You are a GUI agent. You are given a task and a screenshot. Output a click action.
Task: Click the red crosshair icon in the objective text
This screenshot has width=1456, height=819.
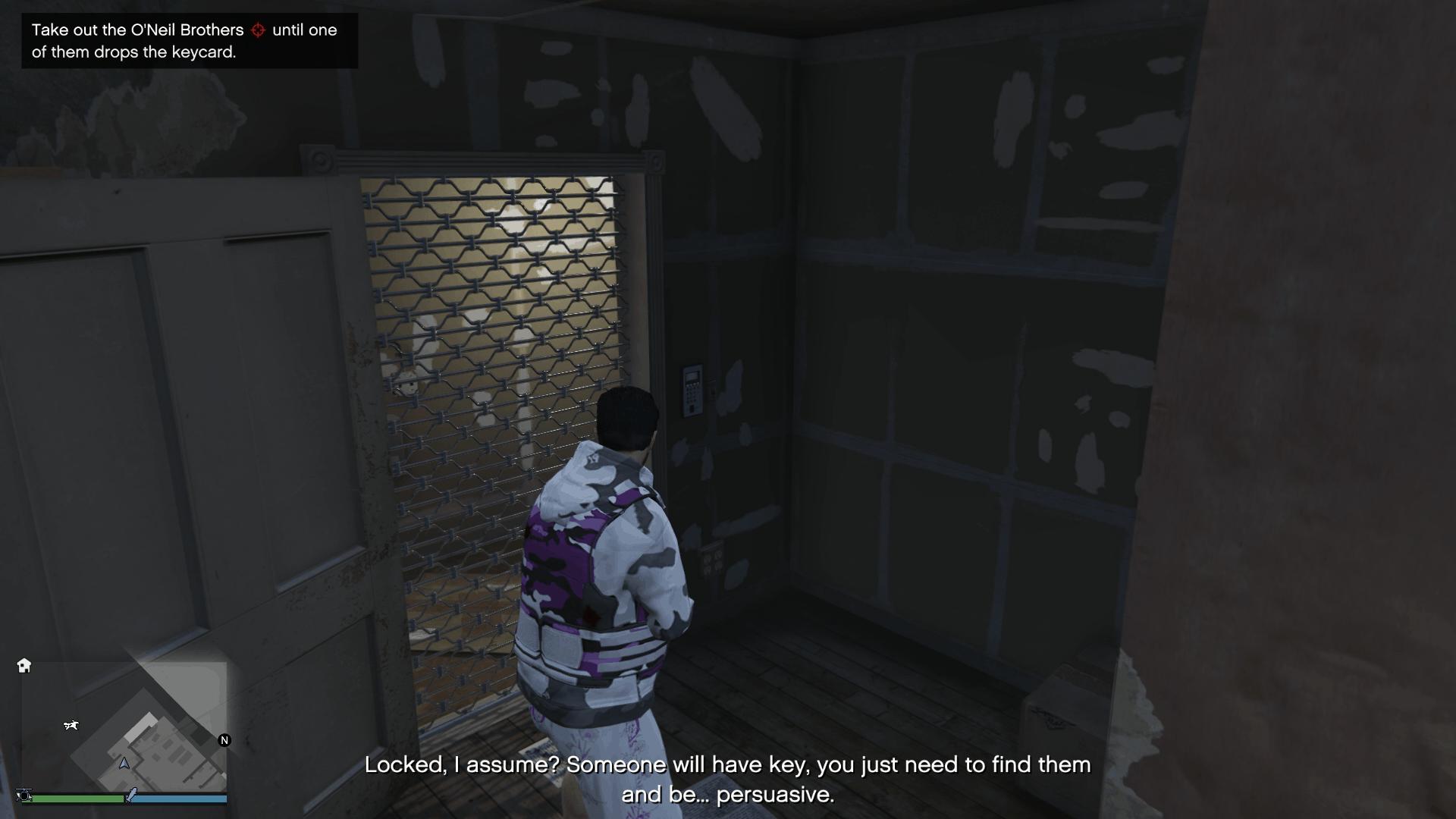(x=259, y=30)
